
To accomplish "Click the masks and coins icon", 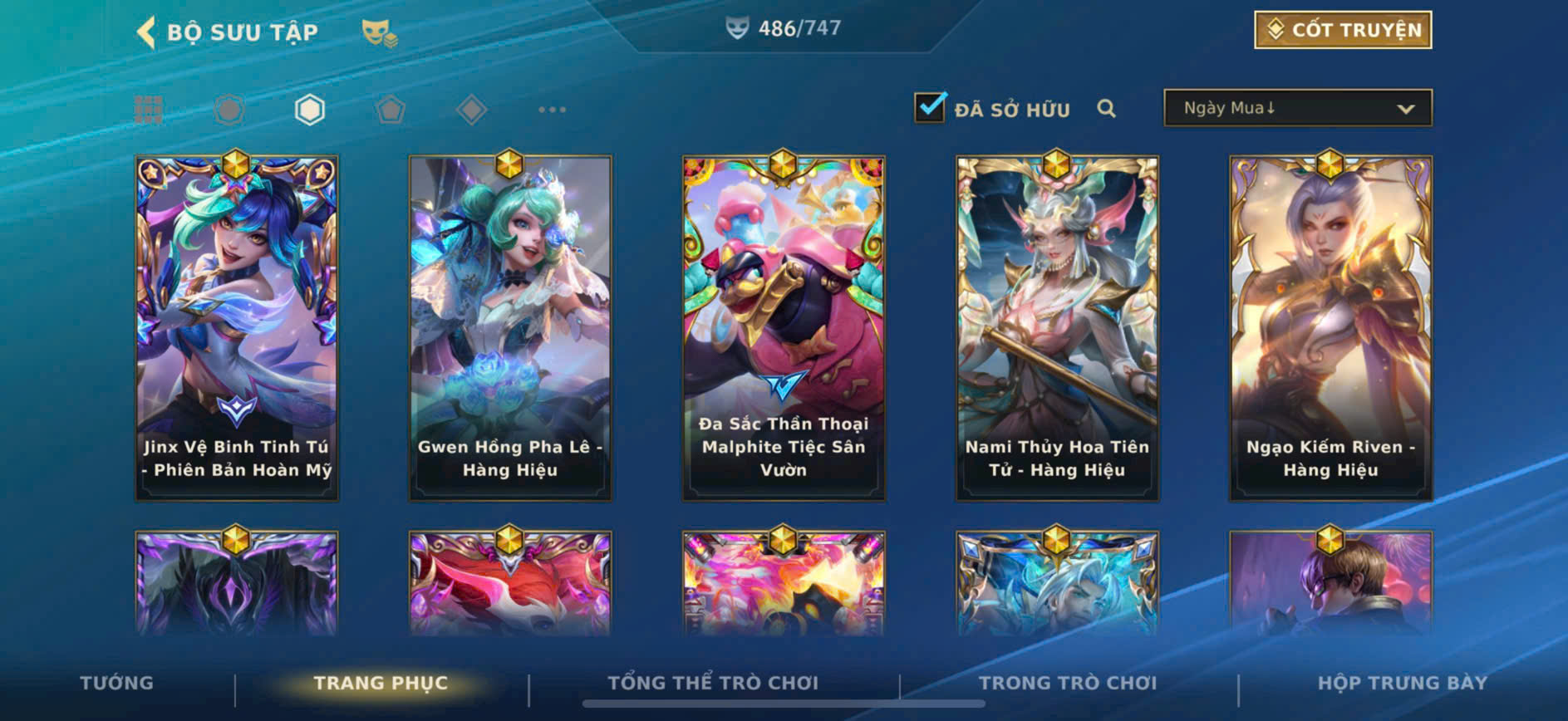I will pyautogui.click(x=379, y=33).
